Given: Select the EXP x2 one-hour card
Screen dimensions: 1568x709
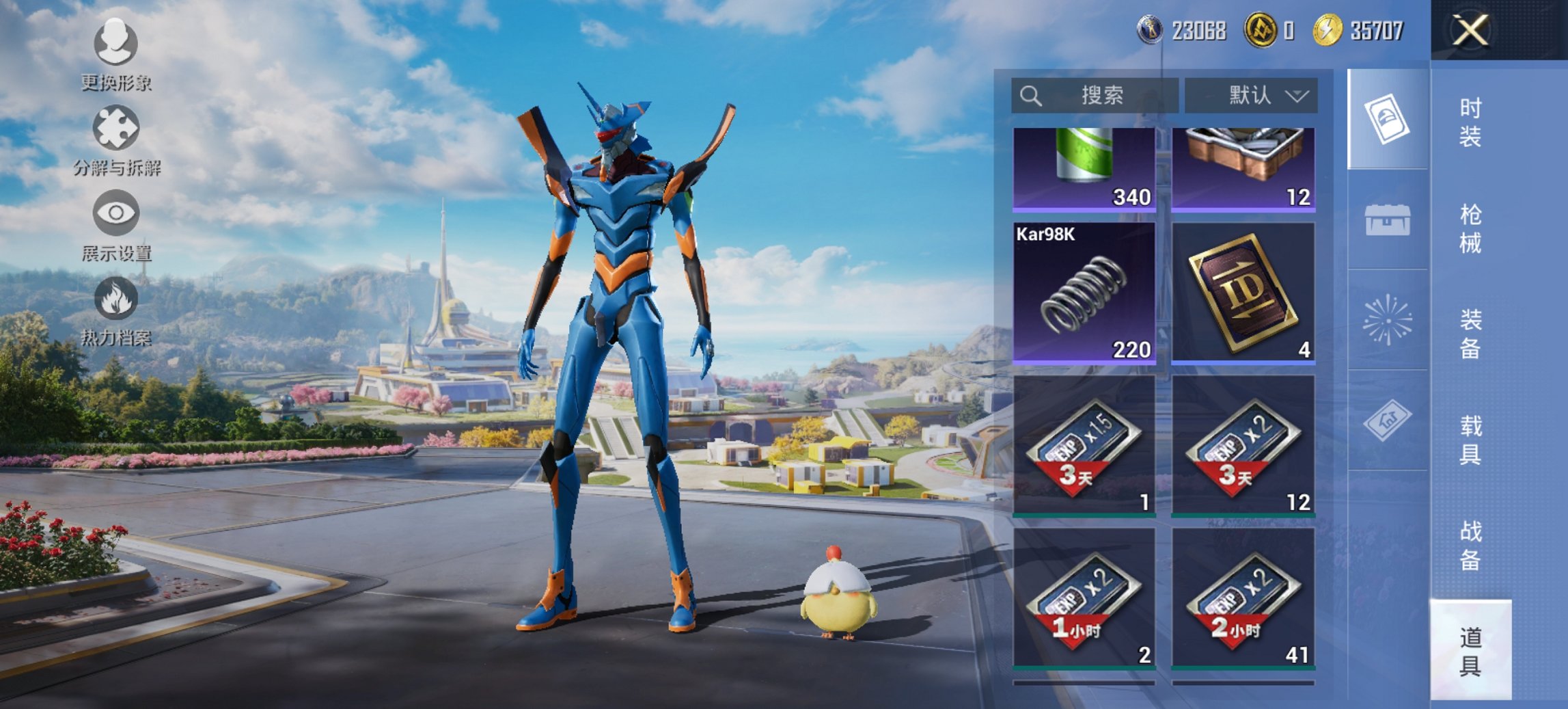Looking at the screenshot, I should coord(1084,598).
